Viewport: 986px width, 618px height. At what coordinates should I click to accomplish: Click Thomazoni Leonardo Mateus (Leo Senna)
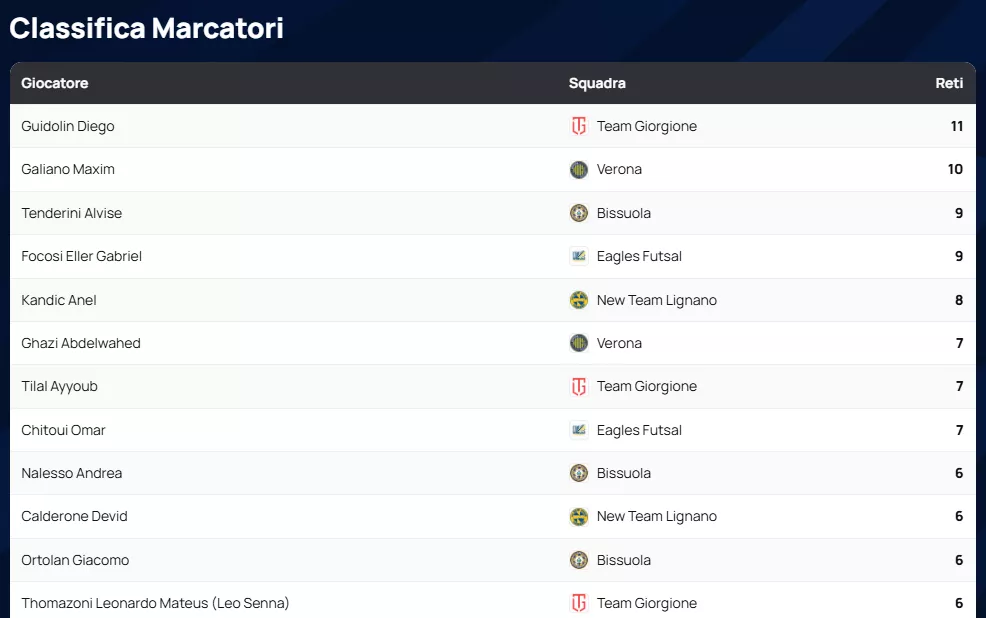point(155,603)
